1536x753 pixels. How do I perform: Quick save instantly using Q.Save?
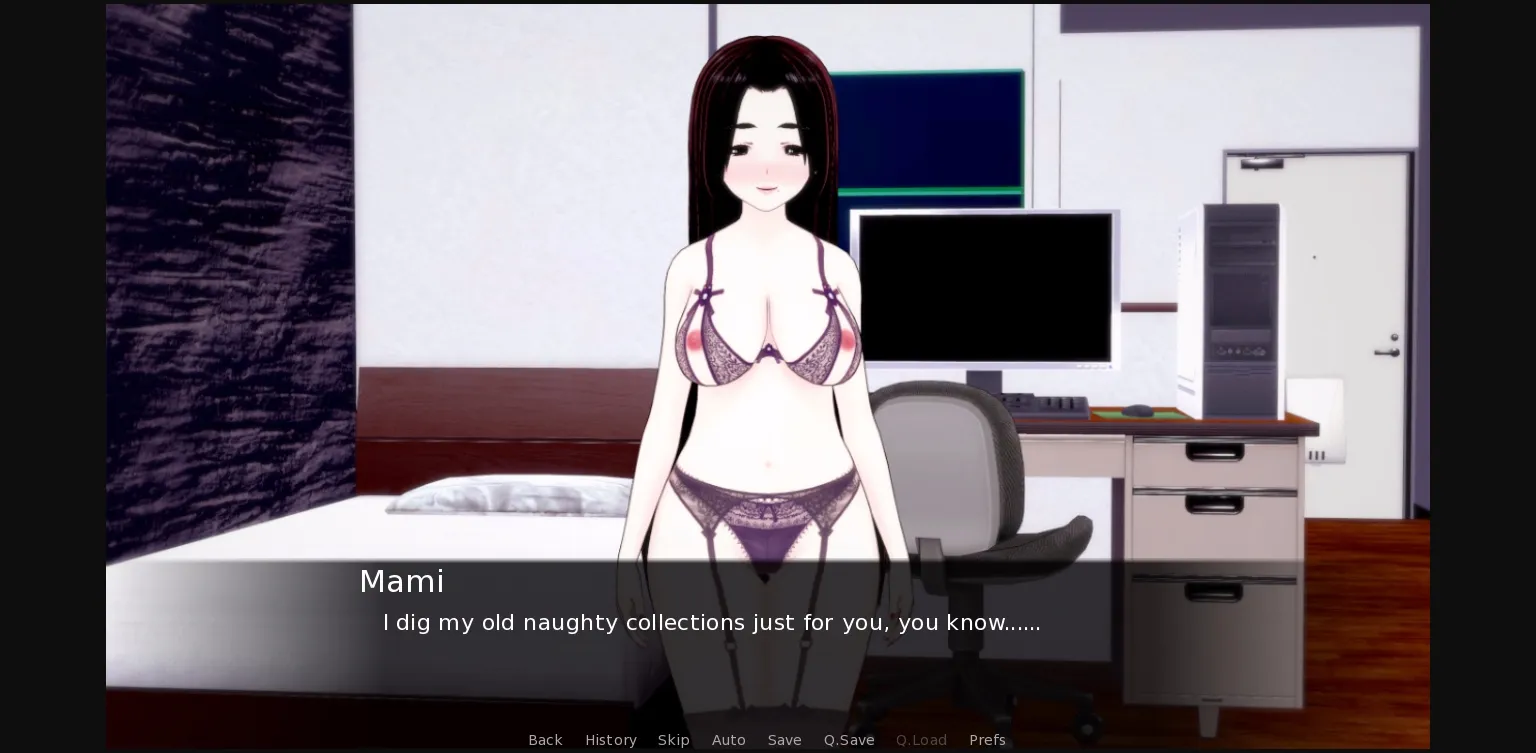pyautogui.click(x=848, y=740)
